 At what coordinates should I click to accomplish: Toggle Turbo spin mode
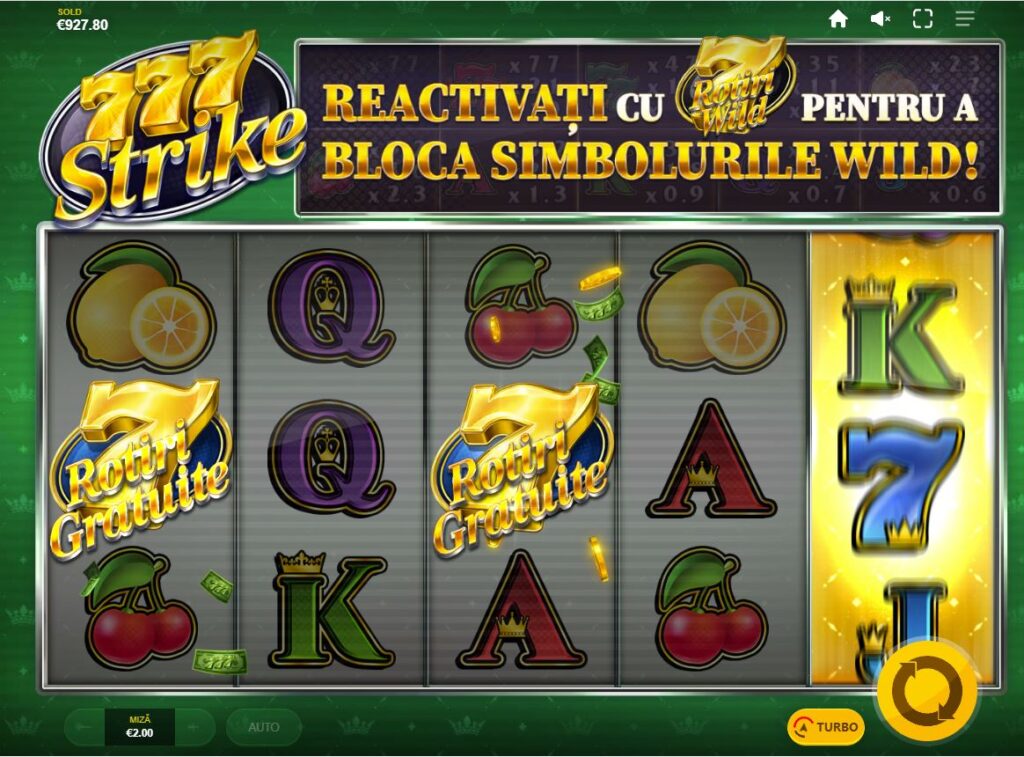826,727
